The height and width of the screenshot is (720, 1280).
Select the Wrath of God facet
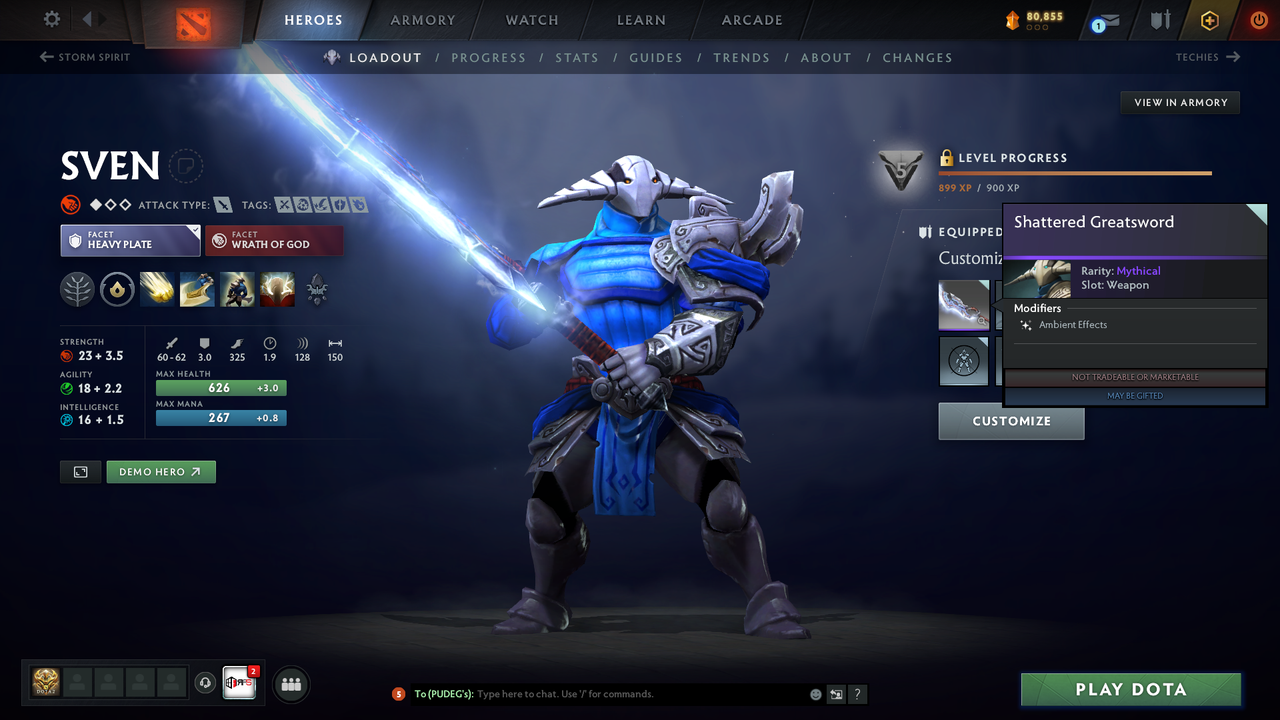pyautogui.click(x=274, y=240)
